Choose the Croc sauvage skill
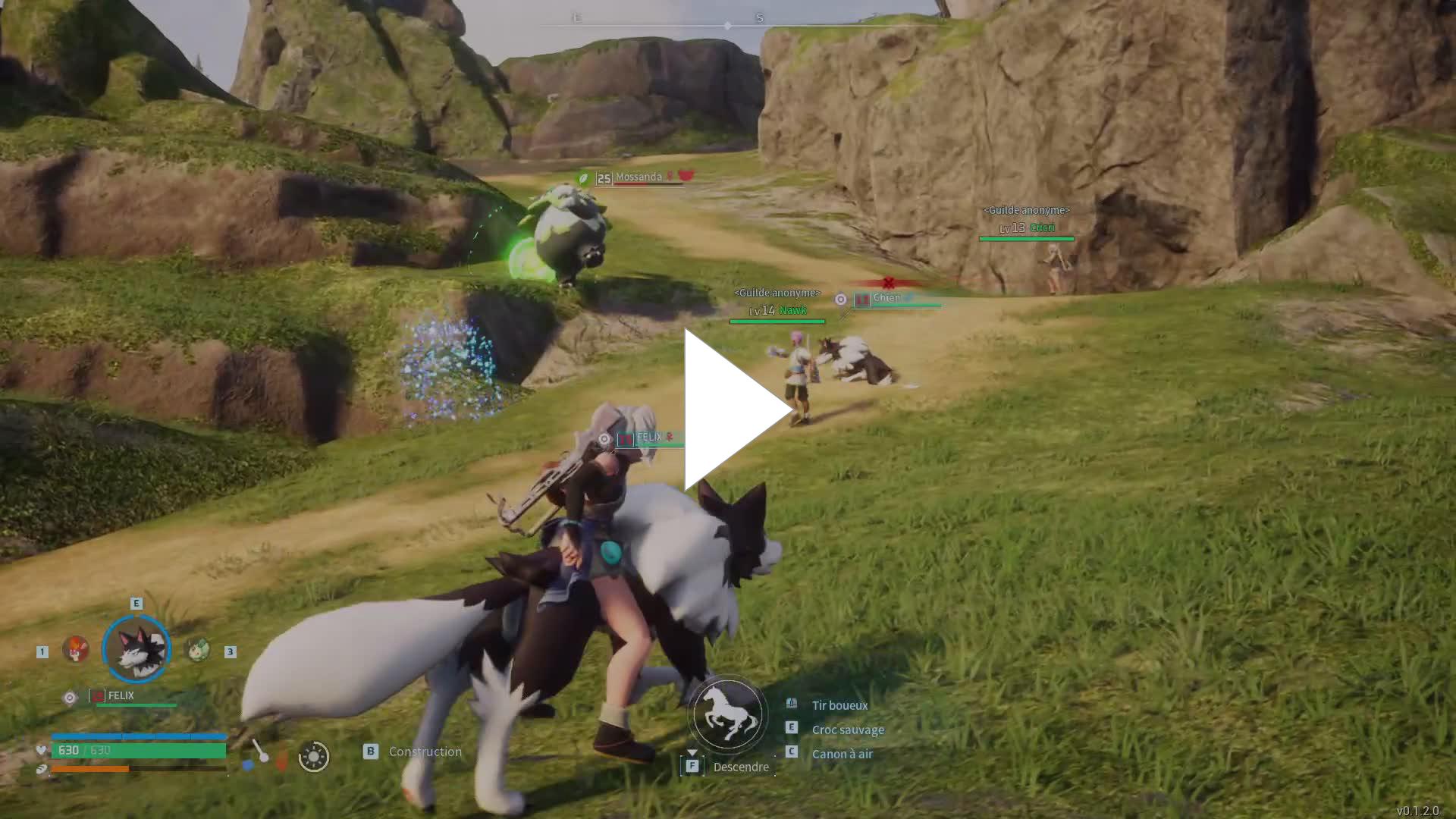This screenshot has width=1456, height=819. point(848,730)
